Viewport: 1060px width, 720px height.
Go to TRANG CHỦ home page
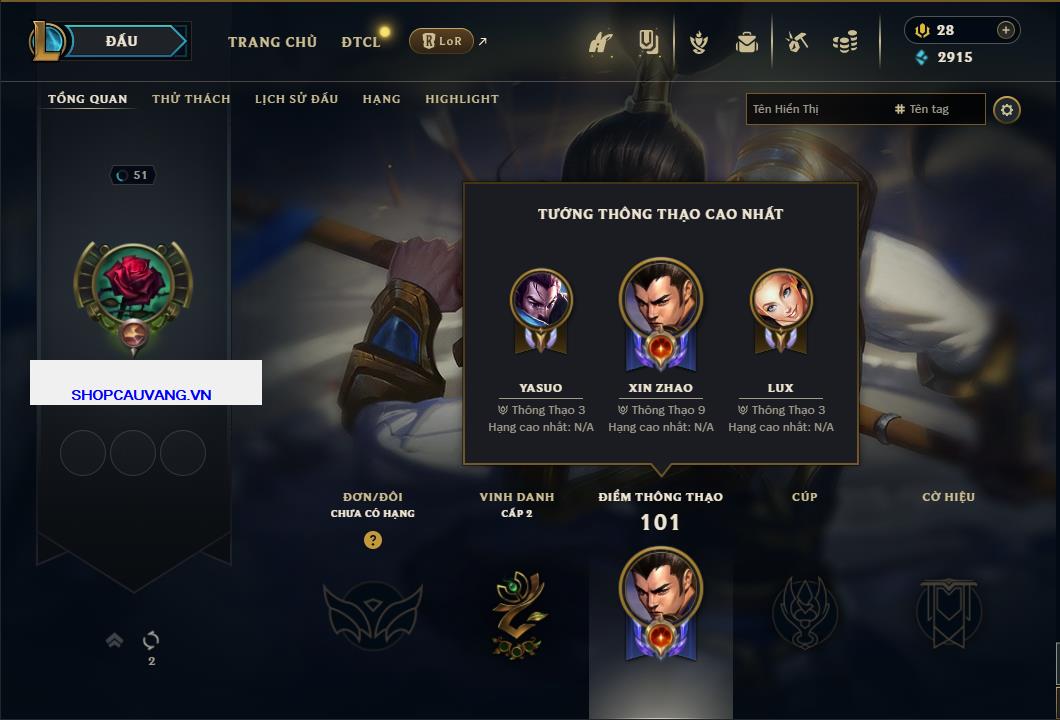[x=272, y=42]
